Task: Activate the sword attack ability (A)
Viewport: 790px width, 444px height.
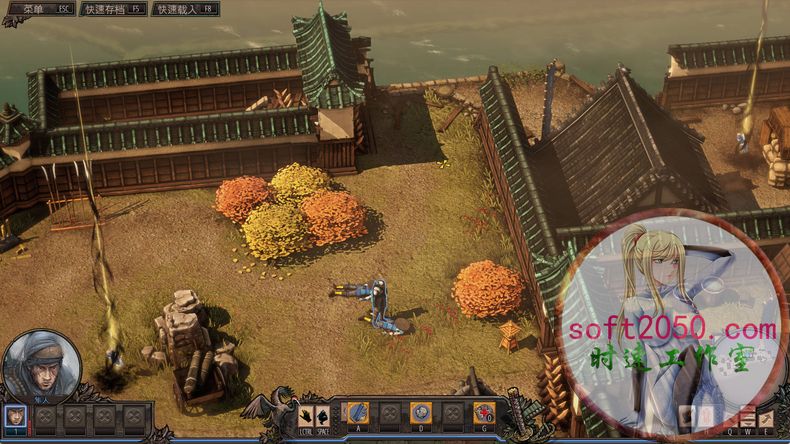Action: (x=358, y=412)
